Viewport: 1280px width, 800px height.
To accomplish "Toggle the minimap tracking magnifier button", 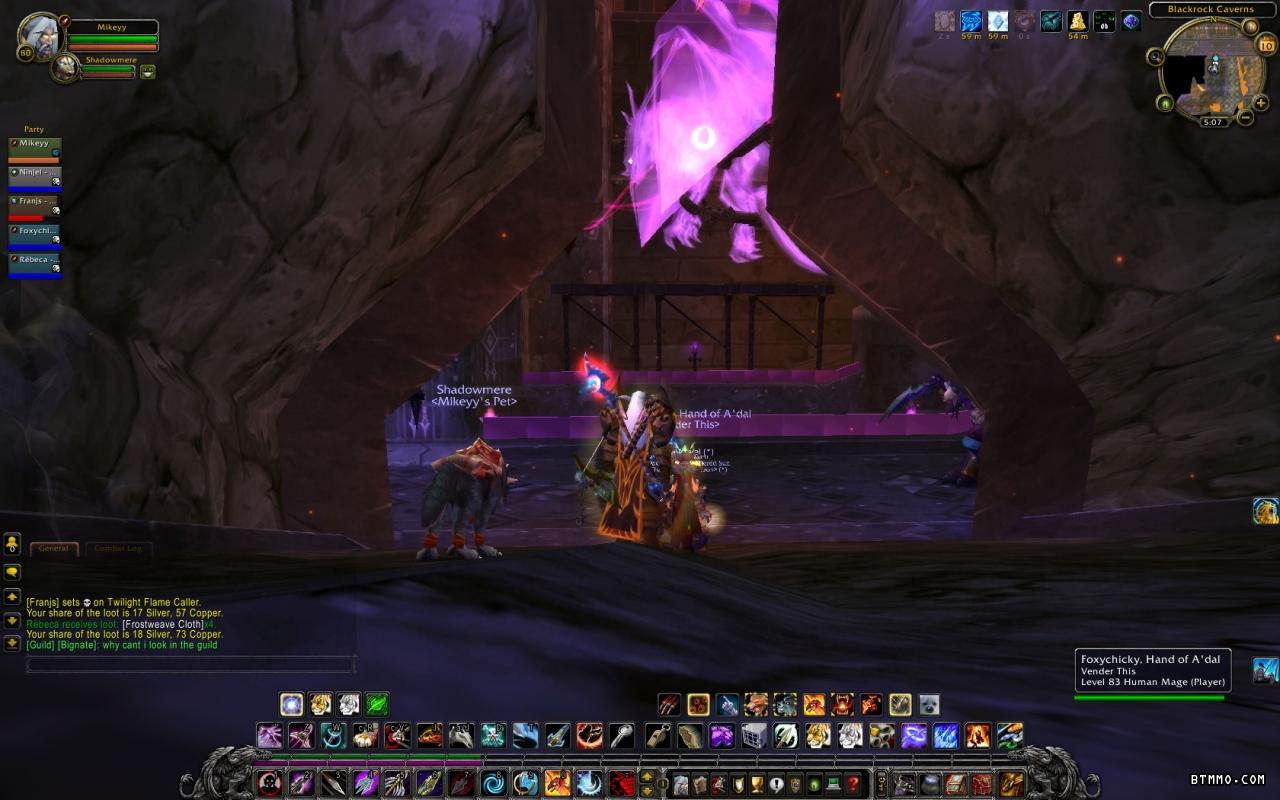I will point(1156,57).
